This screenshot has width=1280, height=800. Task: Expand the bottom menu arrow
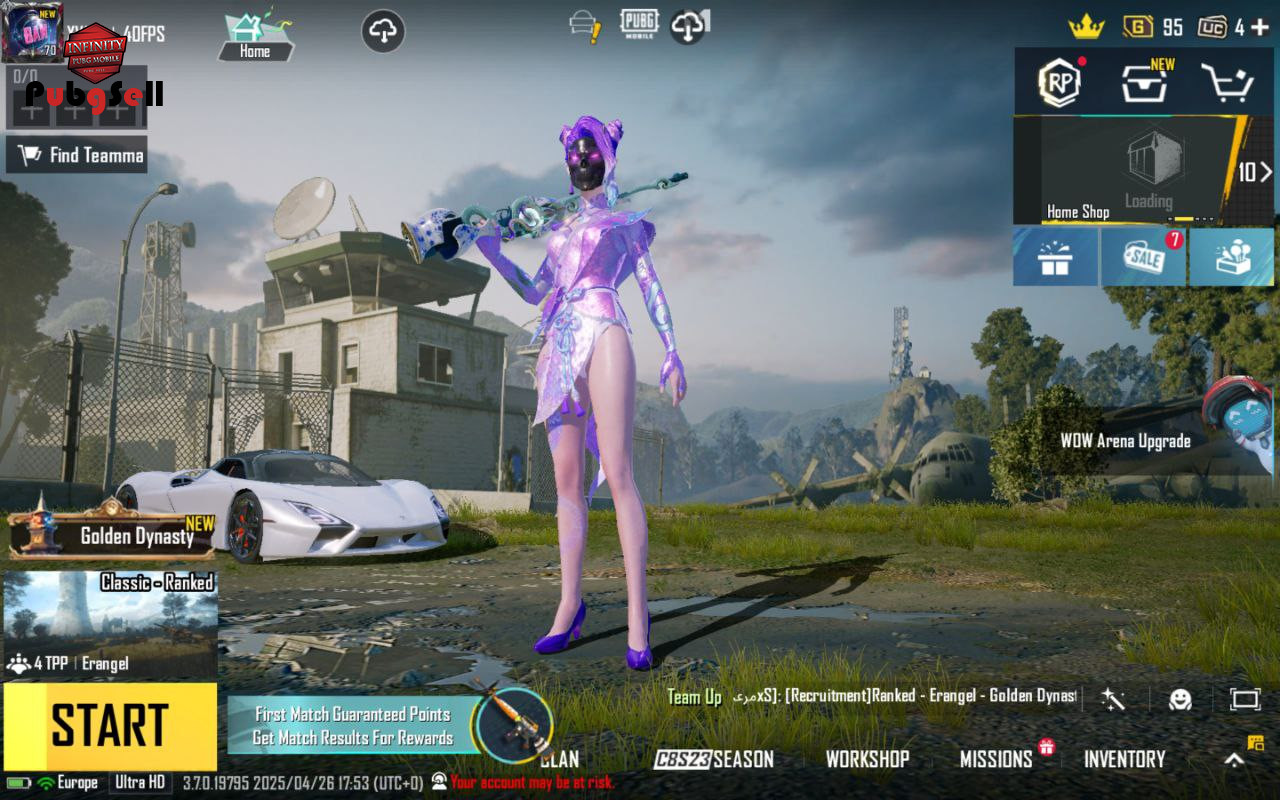pos(1235,759)
